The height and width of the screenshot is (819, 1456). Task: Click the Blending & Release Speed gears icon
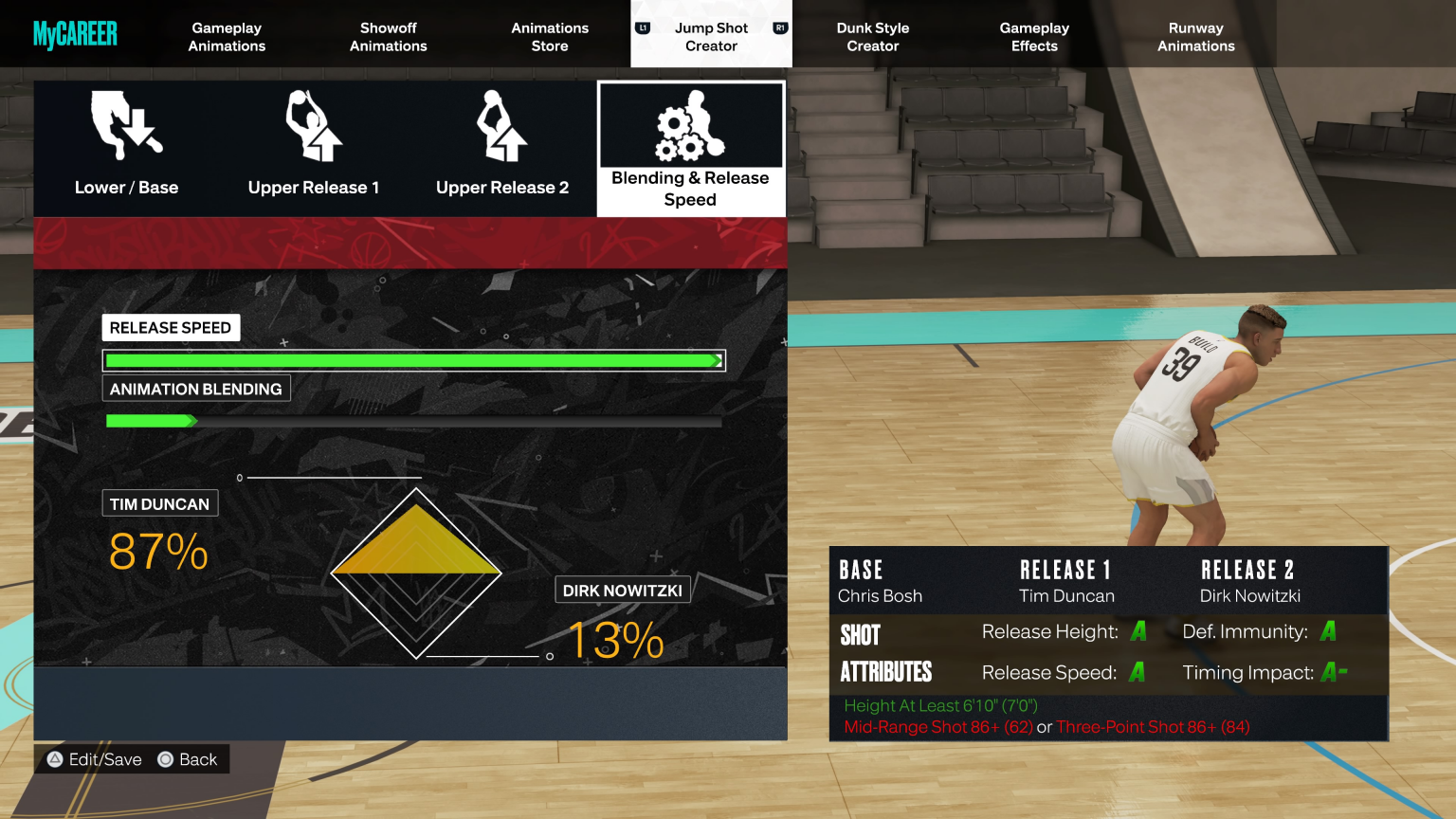click(x=690, y=128)
